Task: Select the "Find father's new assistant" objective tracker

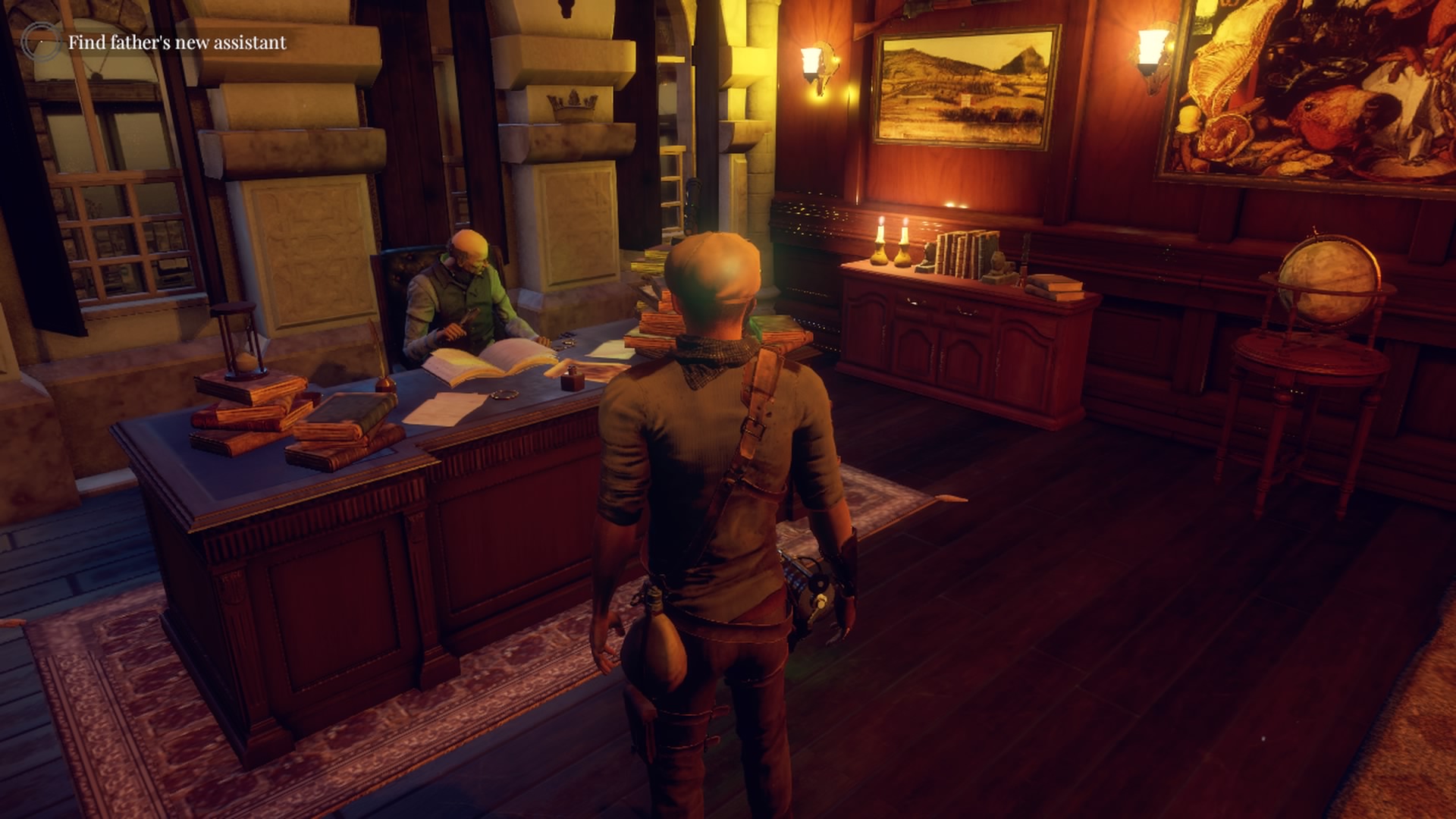Action: (x=177, y=42)
